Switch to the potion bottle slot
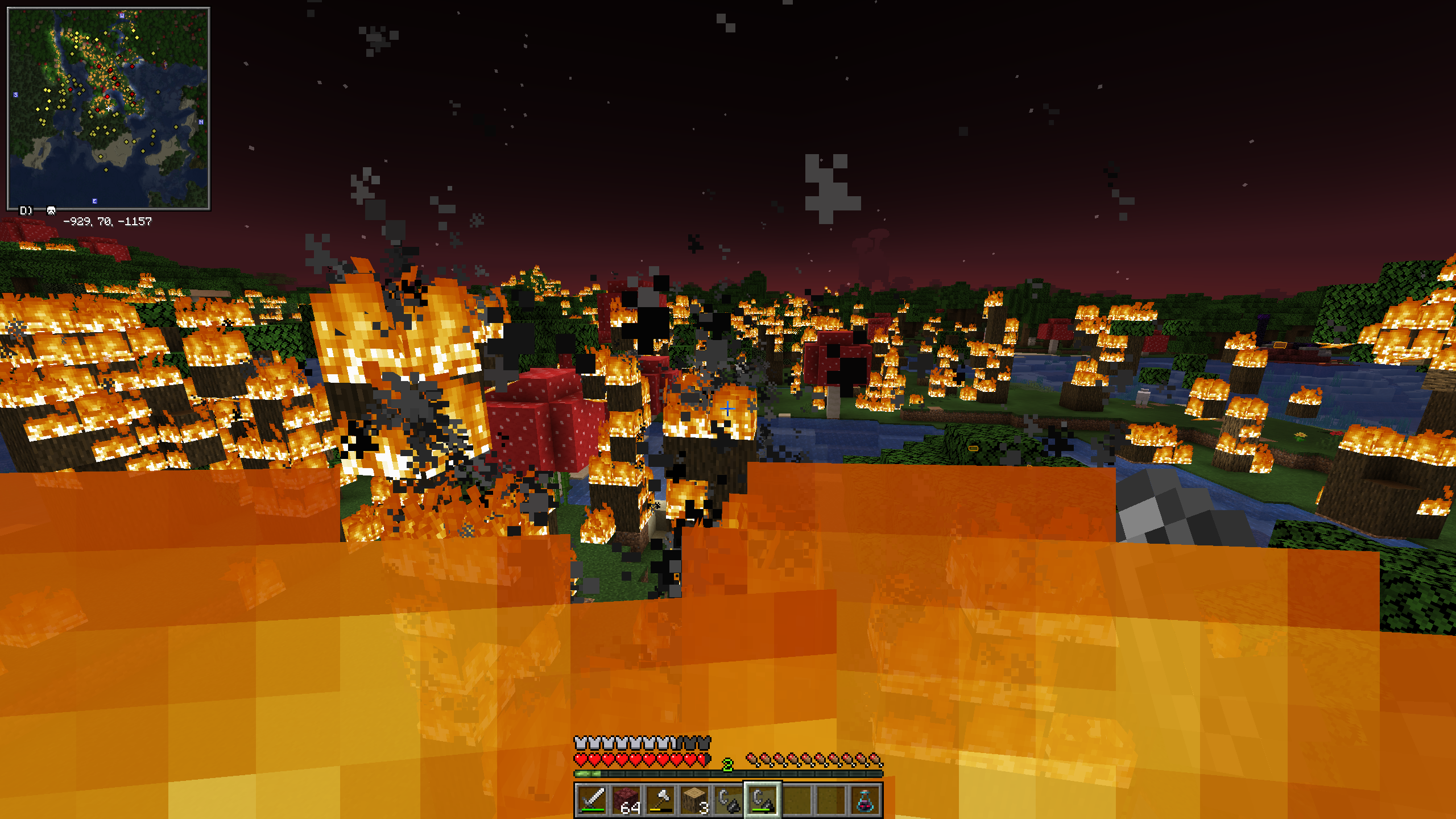This screenshot has width=1456, height=819. point(864,800)
